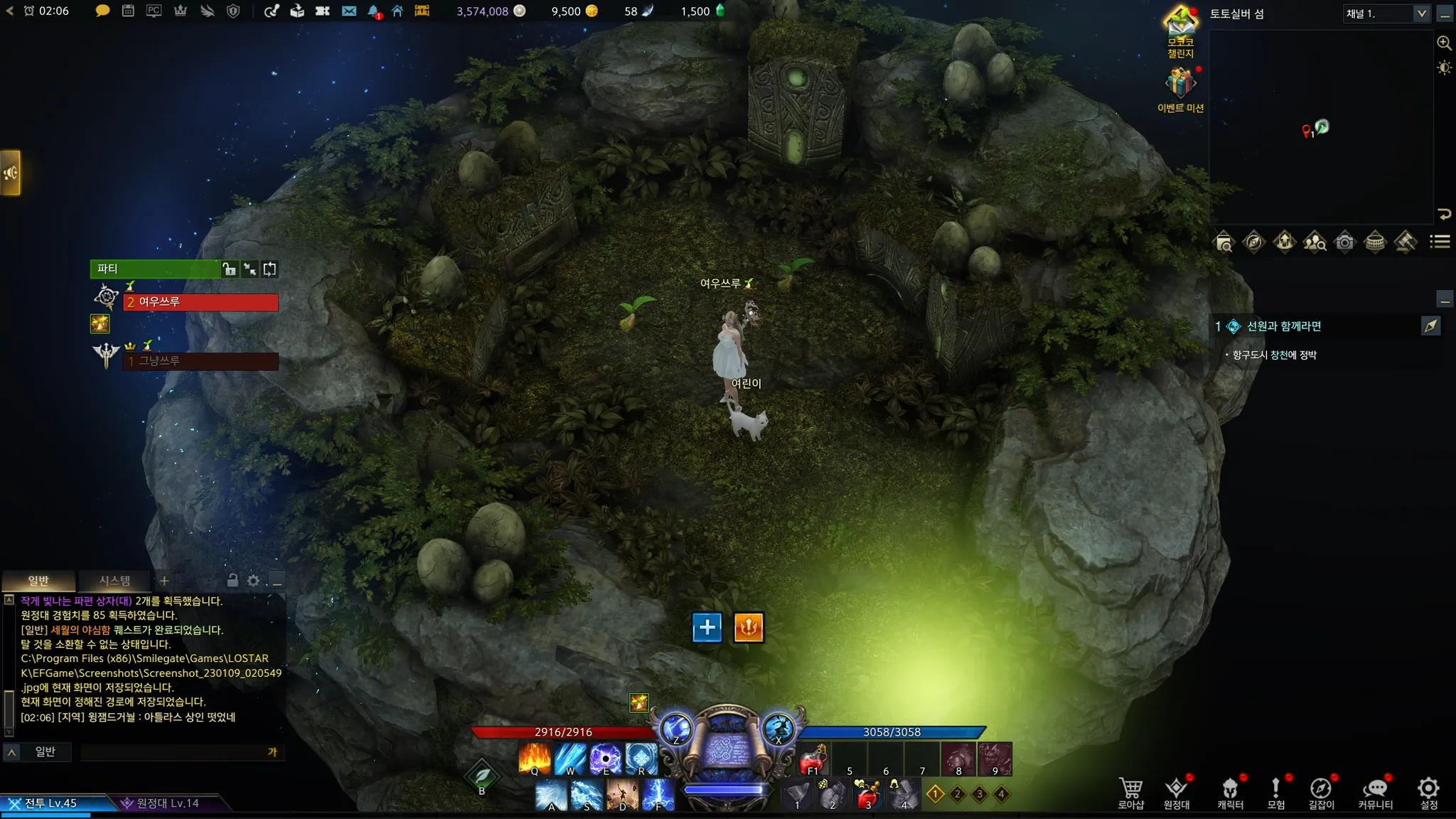The image size is (1456, 819).
Task: Open the 원정대 expedition menu
Action: [1177, 792]
